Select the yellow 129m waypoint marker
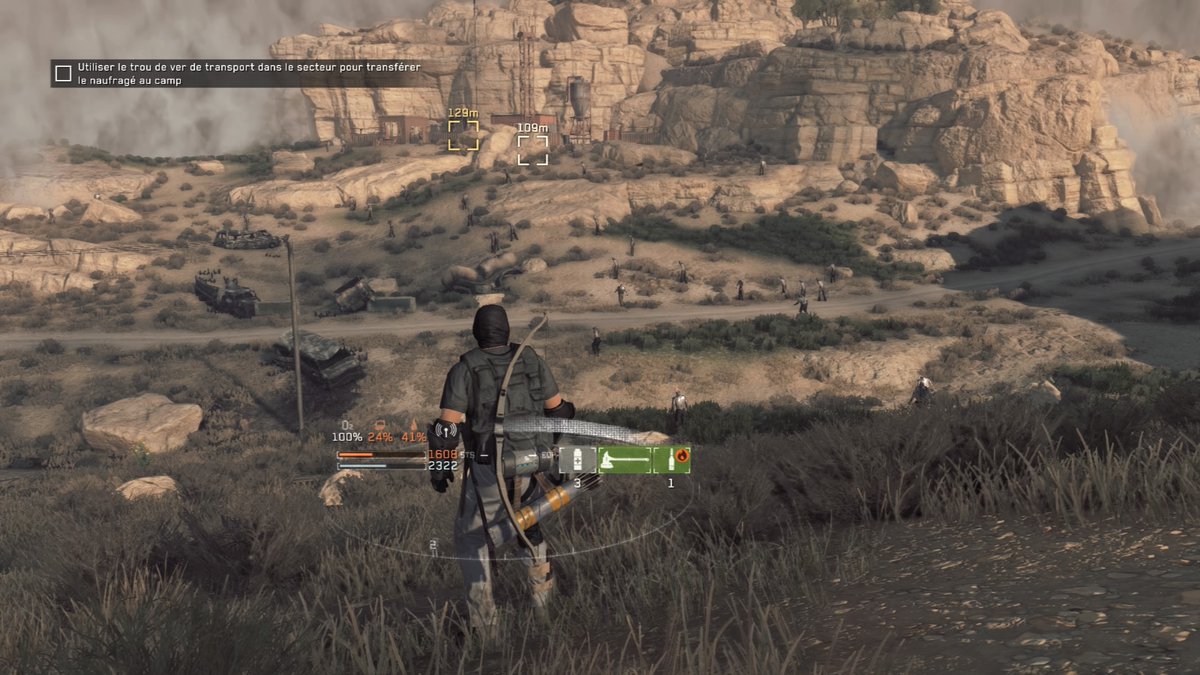This screenshot has width=1200, height=675. pyautogui.click(x=463, y=135)
